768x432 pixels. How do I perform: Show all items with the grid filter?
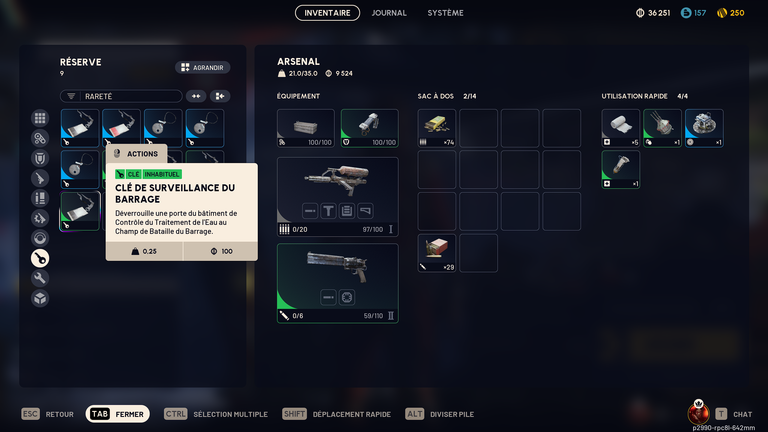point(40,118)
